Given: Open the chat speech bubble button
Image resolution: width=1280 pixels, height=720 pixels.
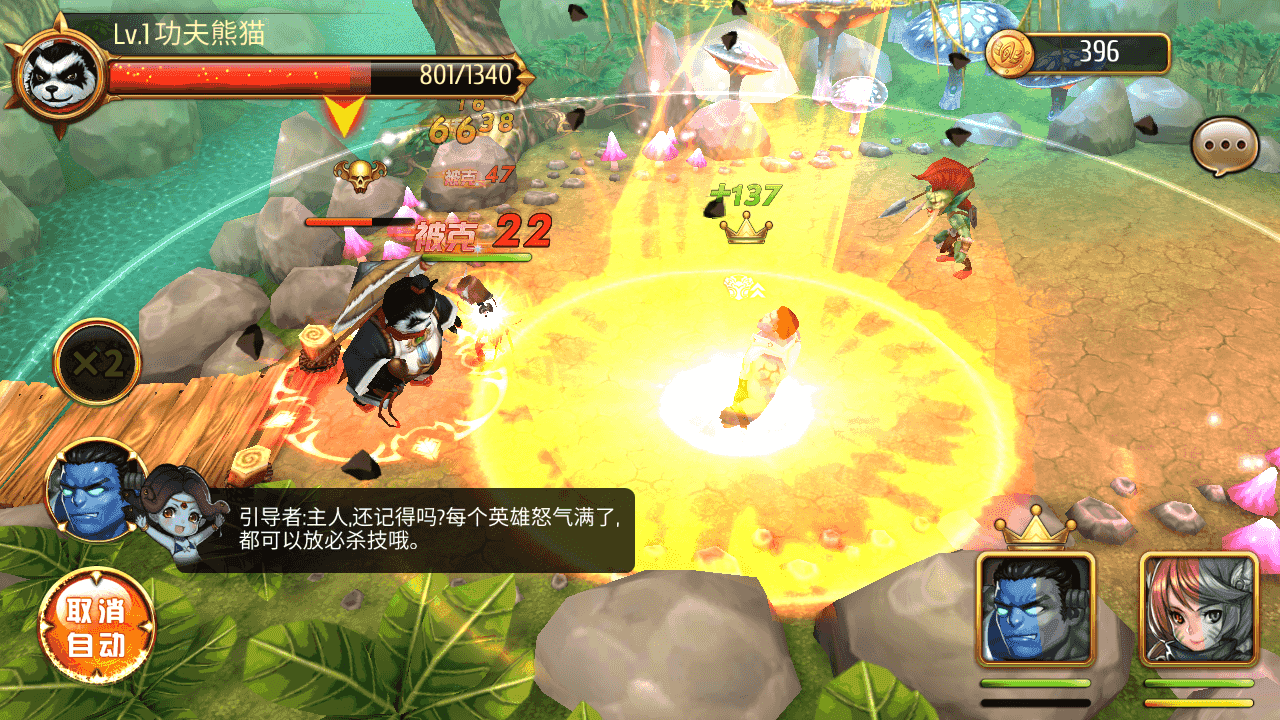Looking at the screenshot, I should pos(1223,147).
